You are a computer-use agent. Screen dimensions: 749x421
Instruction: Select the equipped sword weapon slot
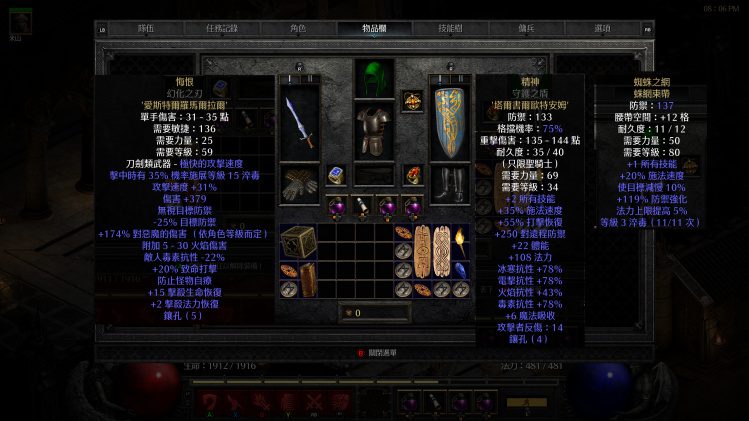coord(298,122)
